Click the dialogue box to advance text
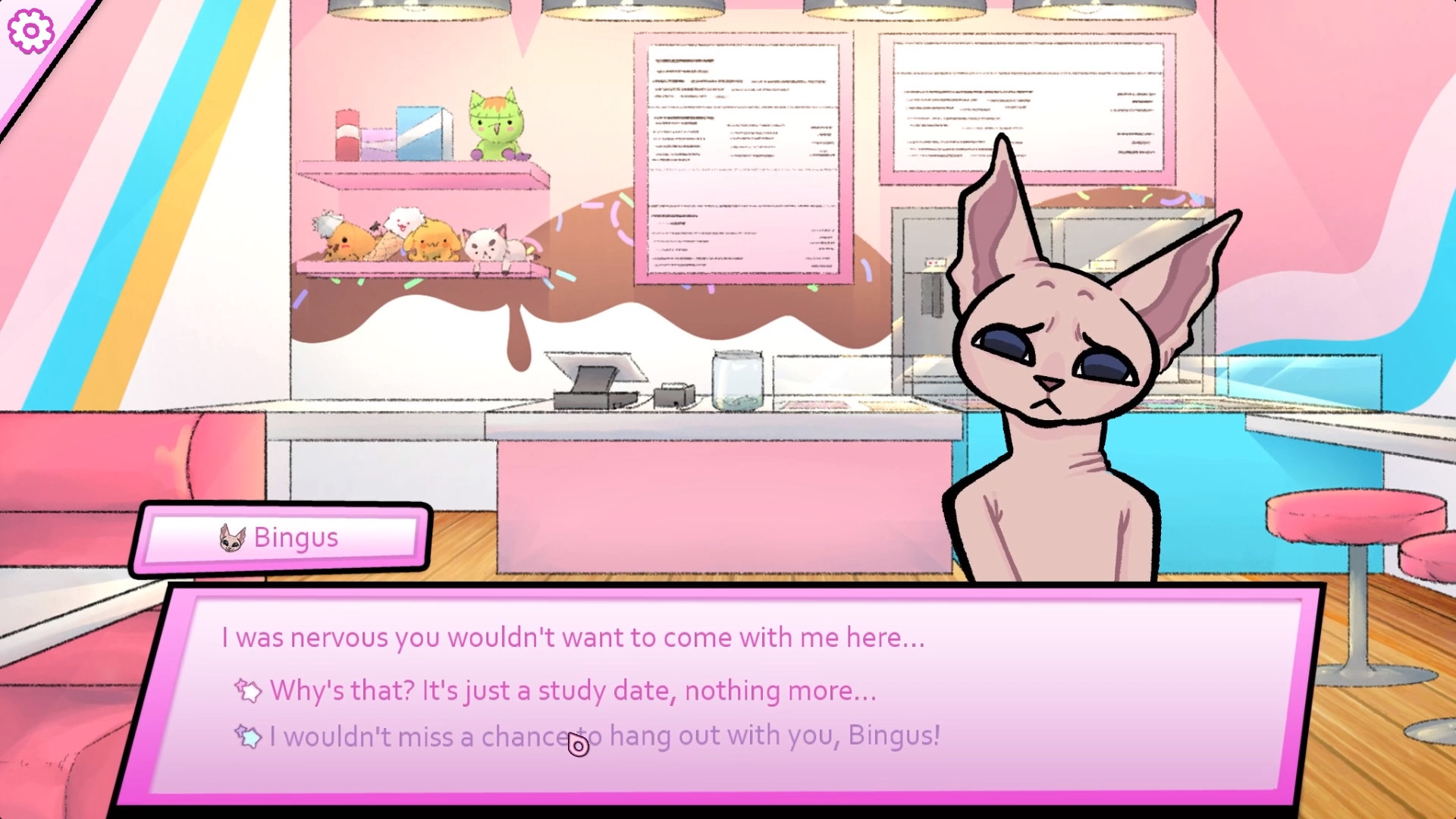1456x819 pixels. pyautogui.click(x=569, y=637)
